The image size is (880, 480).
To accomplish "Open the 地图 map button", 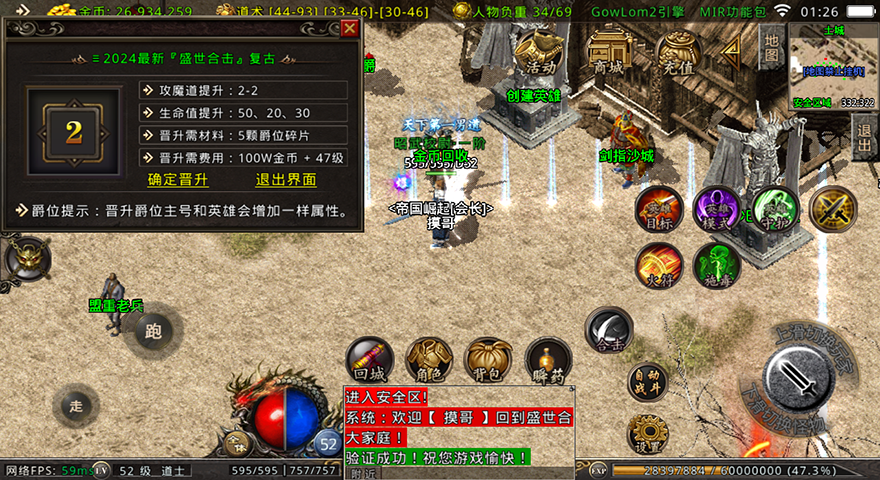I will [770, 46].
